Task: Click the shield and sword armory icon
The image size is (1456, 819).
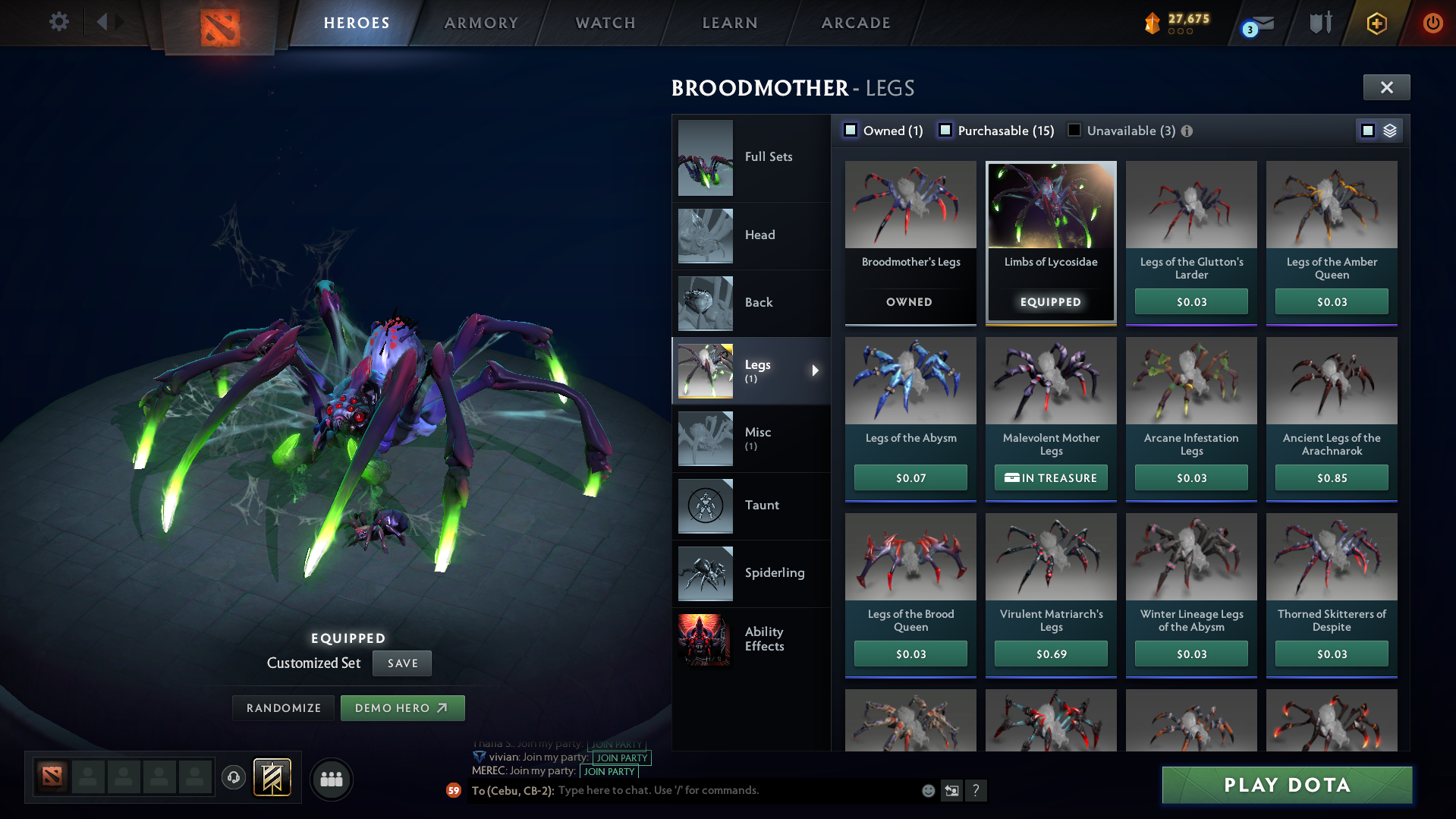Action: pos(1320,22)
